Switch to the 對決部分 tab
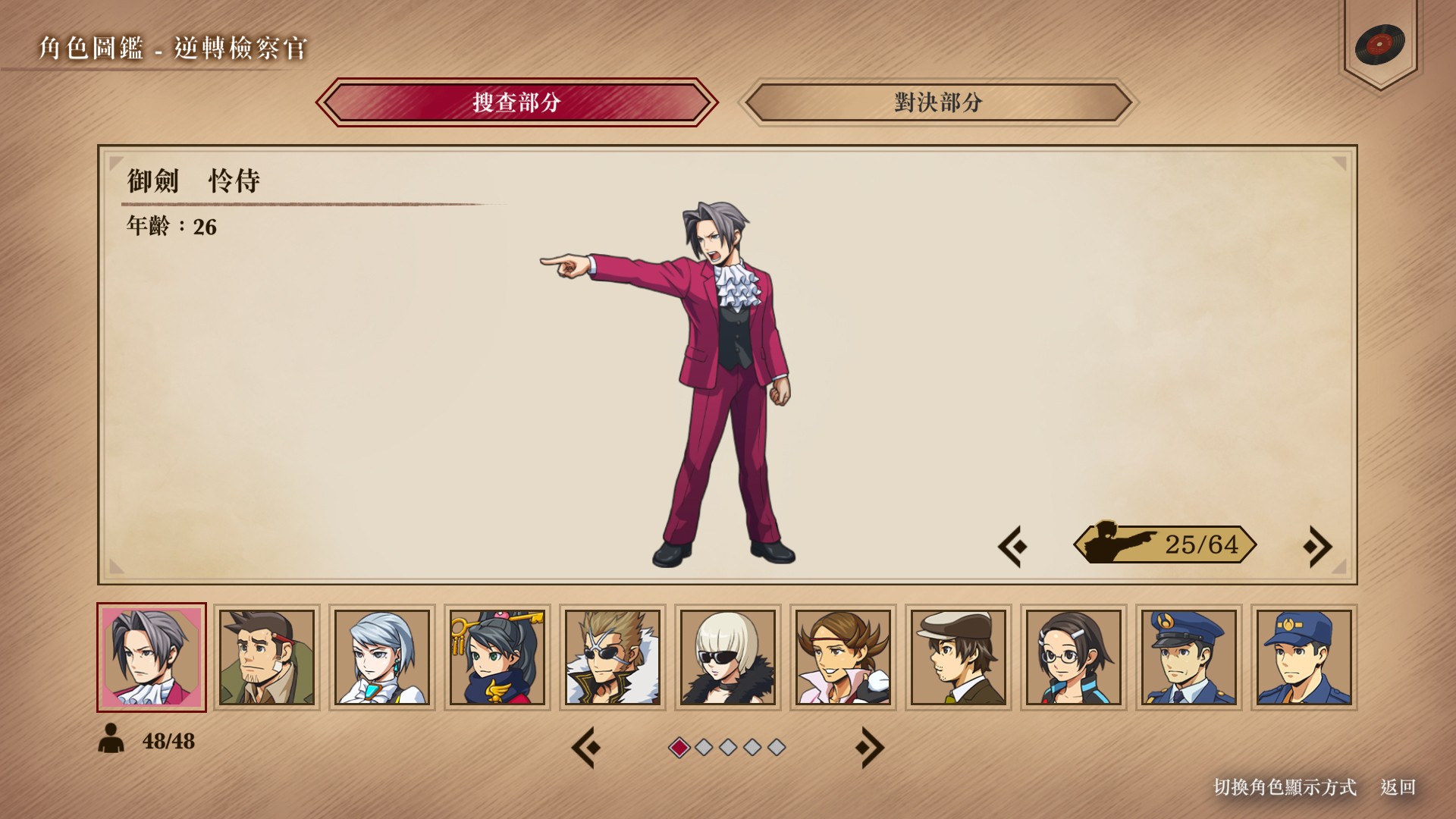 pyautogui.click(x=938, y=102)
